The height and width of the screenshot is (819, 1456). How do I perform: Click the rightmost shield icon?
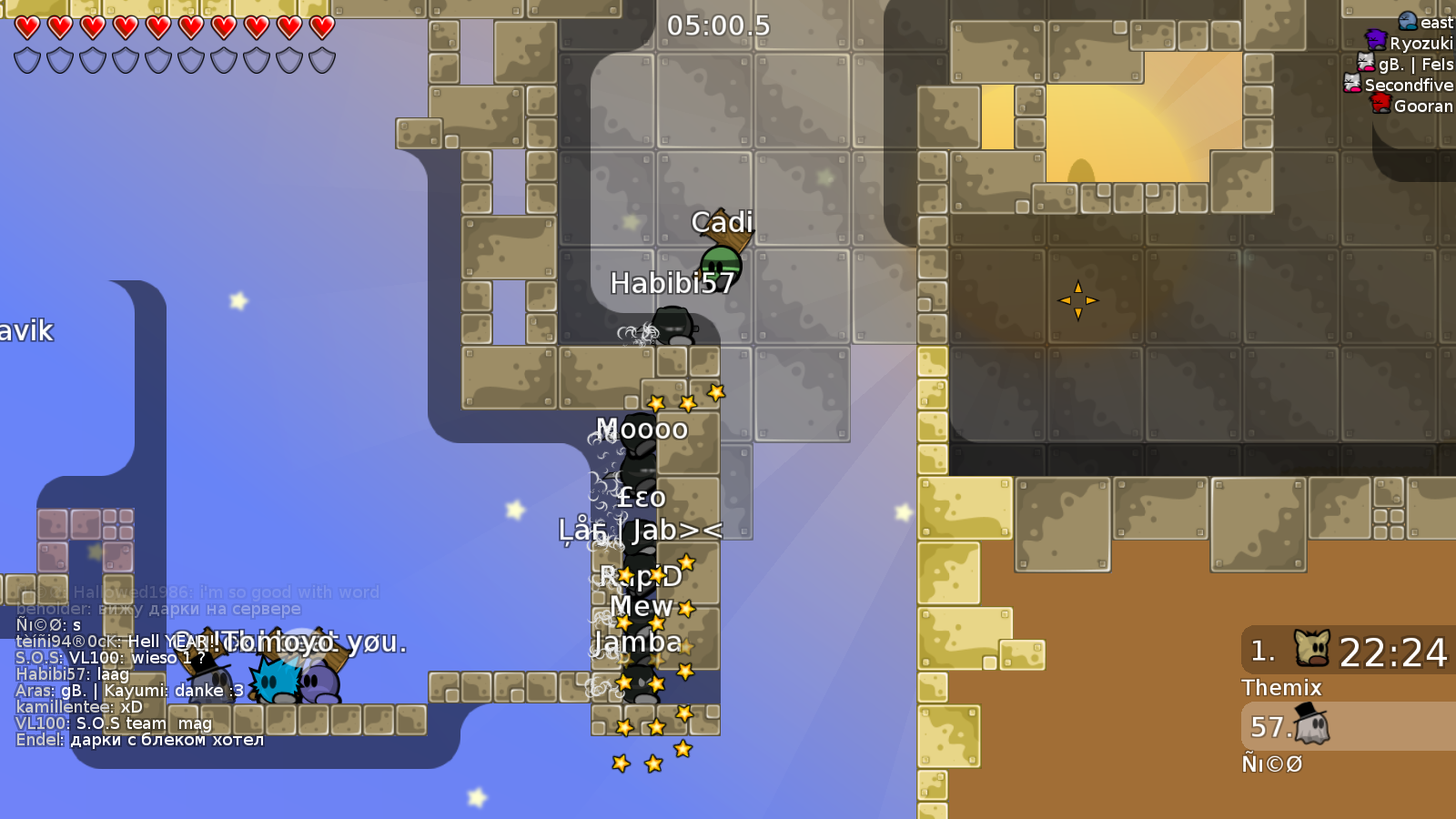click(320, 62)
